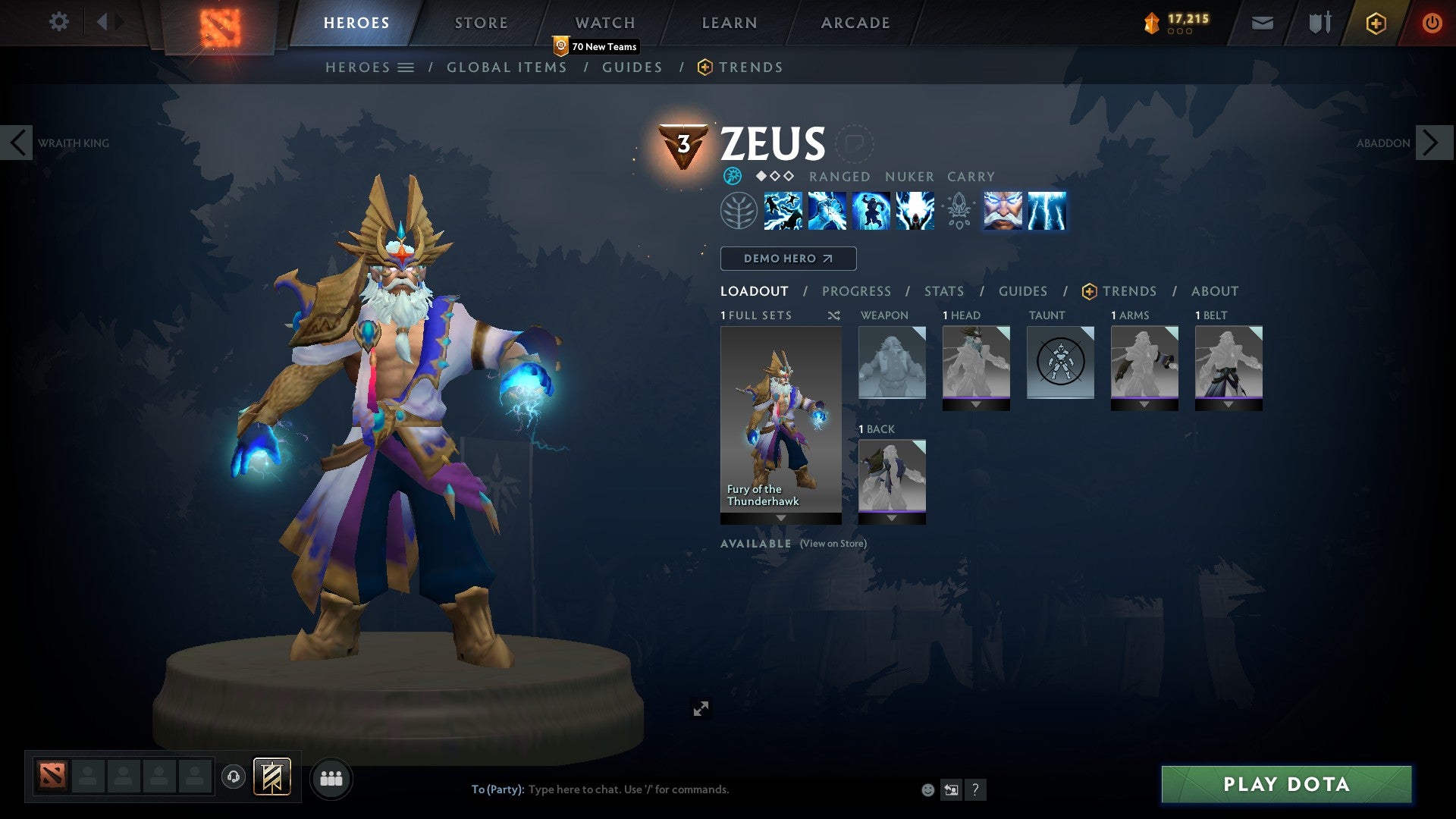1456x819 pixels.
Task: Open View on Store link
Action: click(x=833, y=544)
